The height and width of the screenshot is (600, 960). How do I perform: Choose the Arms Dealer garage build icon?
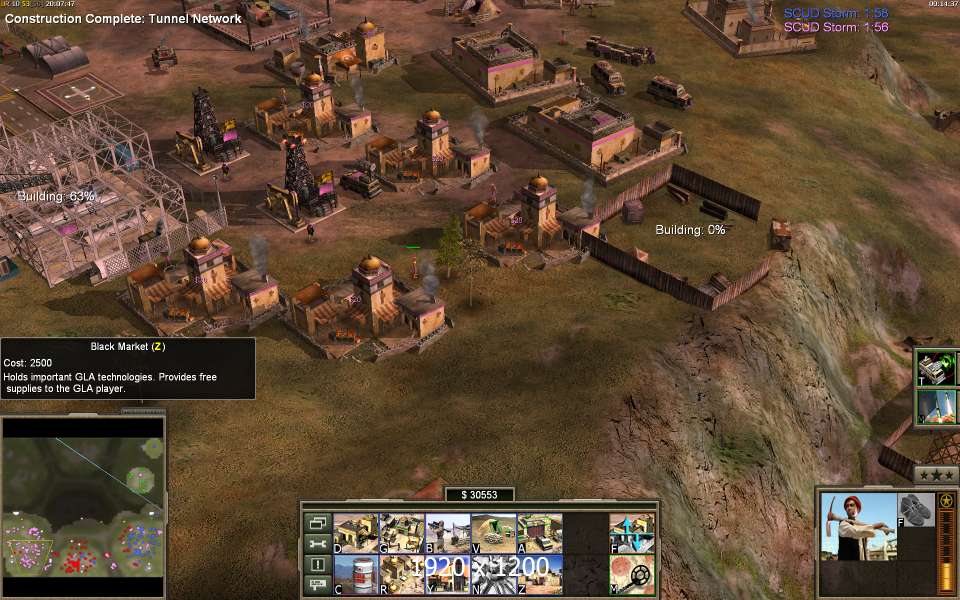539,533
